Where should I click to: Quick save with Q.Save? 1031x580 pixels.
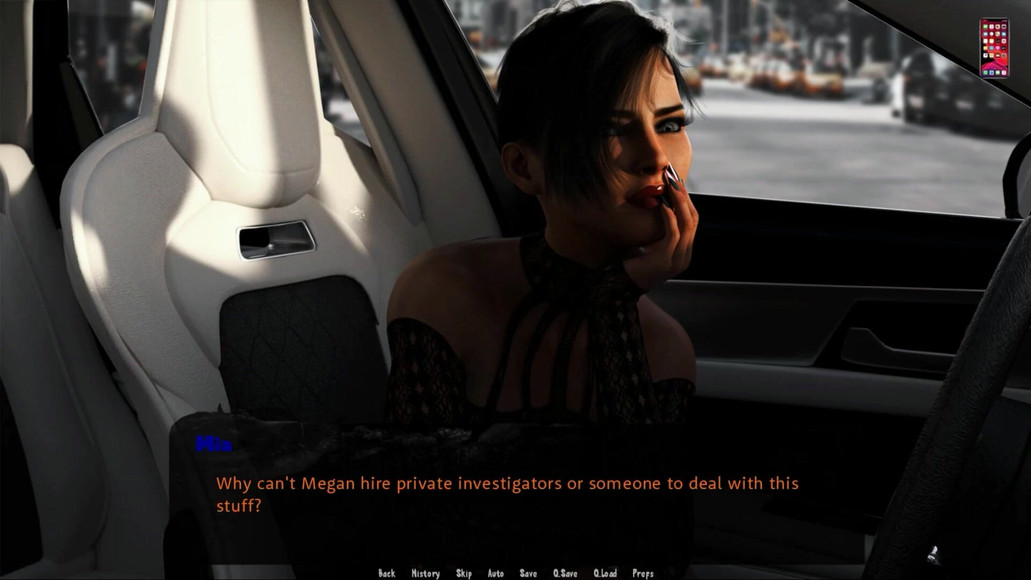[565, 573]
